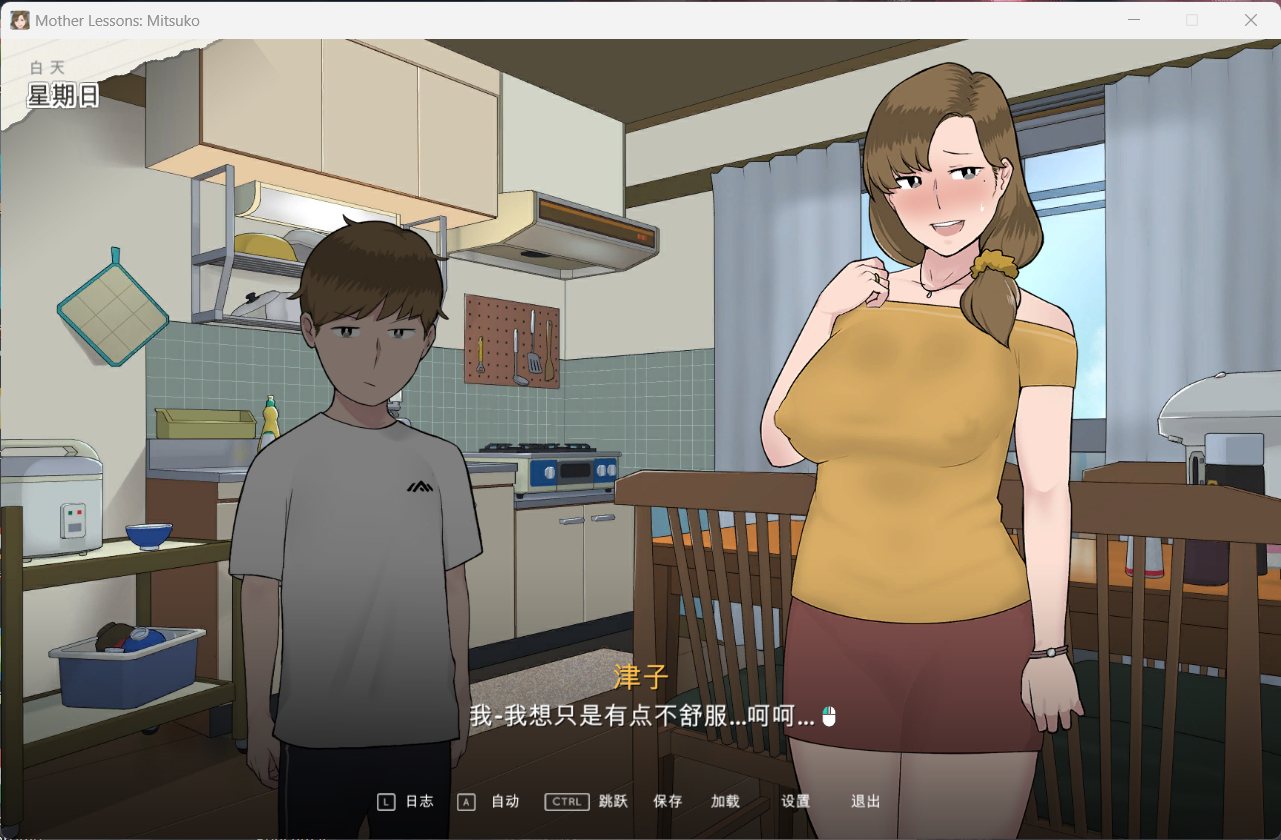Enable auto-advance mode via 自动
This screenshot has height=840, width=1281.
pos(505,801)
